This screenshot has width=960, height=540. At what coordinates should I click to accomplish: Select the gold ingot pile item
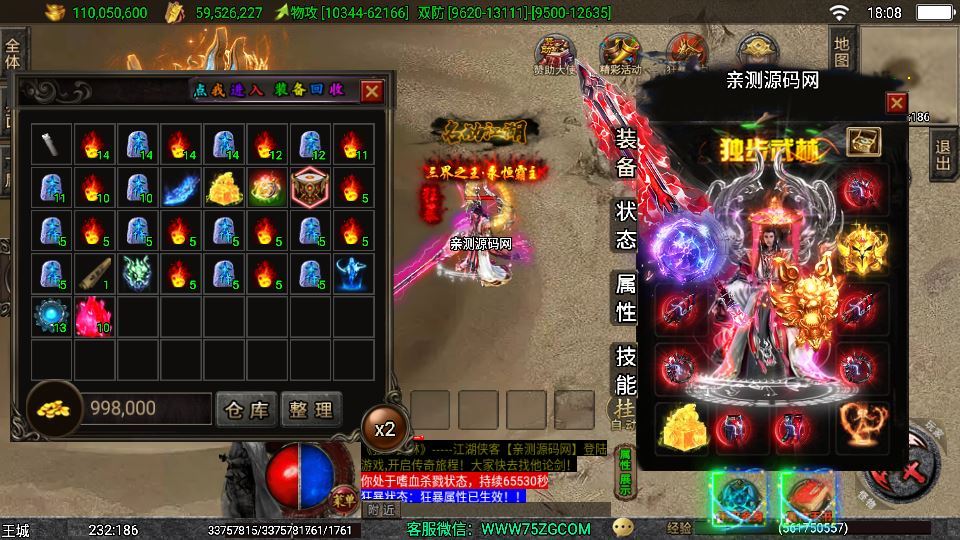(x=224, y=186)
